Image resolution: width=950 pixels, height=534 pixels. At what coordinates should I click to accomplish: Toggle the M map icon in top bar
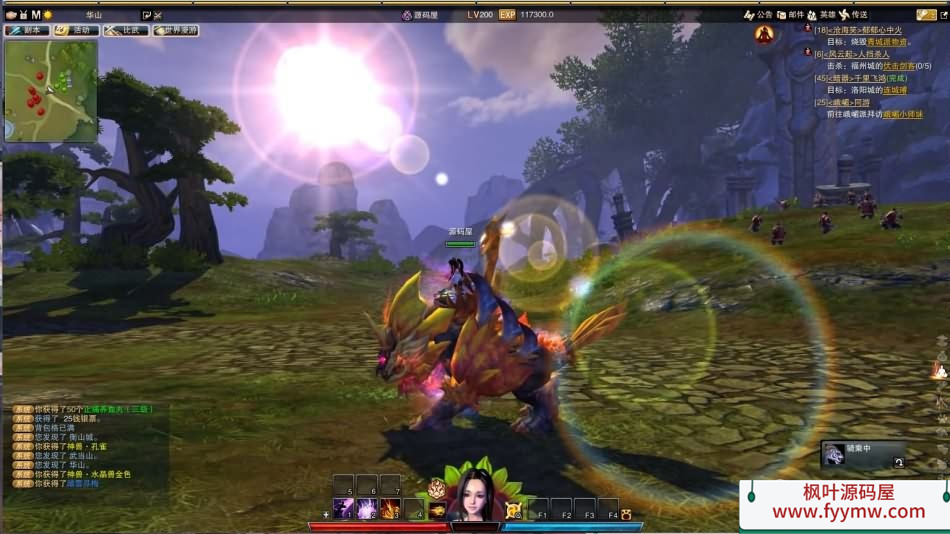click(36, 15)
